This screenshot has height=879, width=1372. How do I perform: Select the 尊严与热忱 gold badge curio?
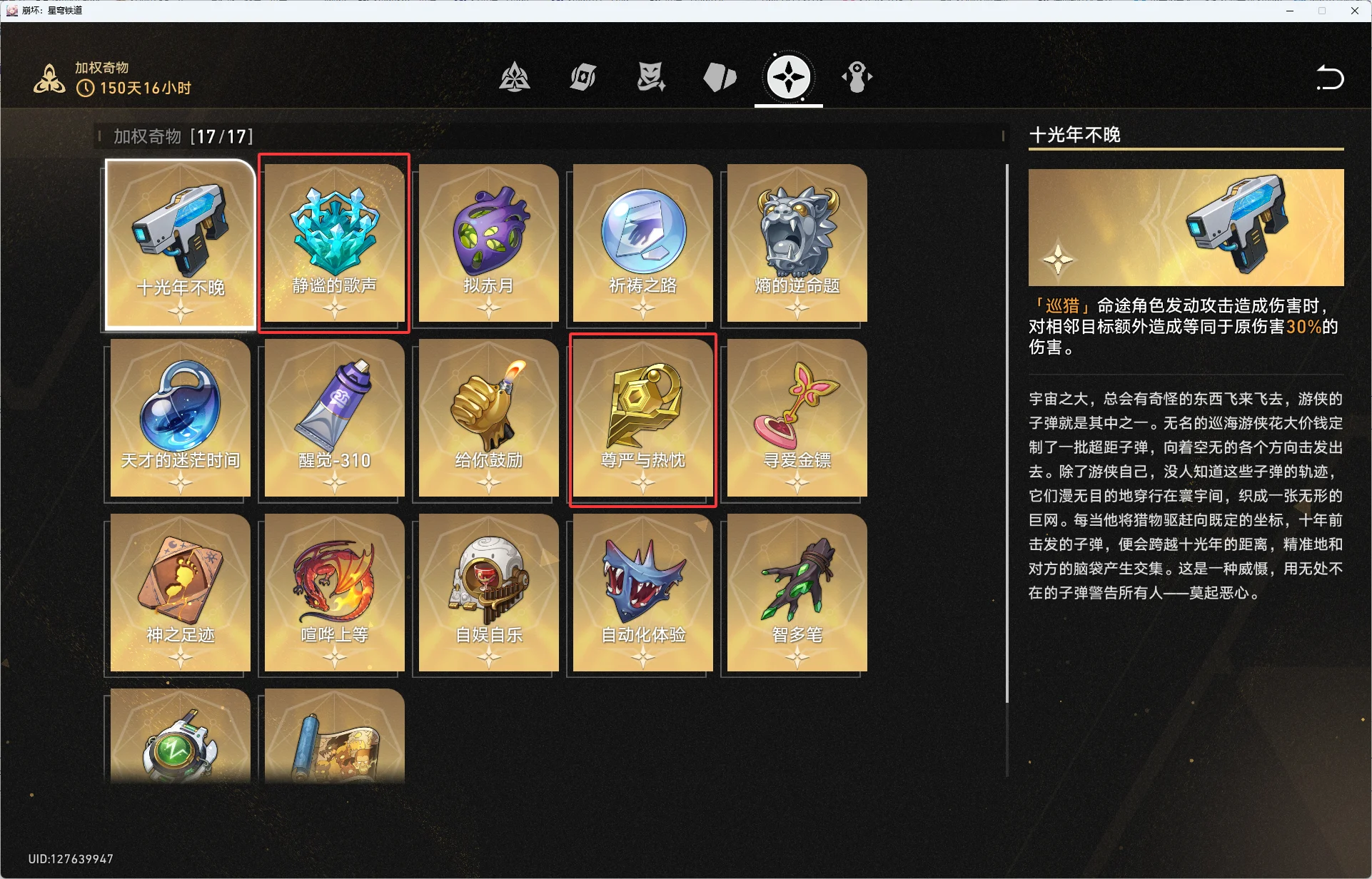(x=642, y=419)
